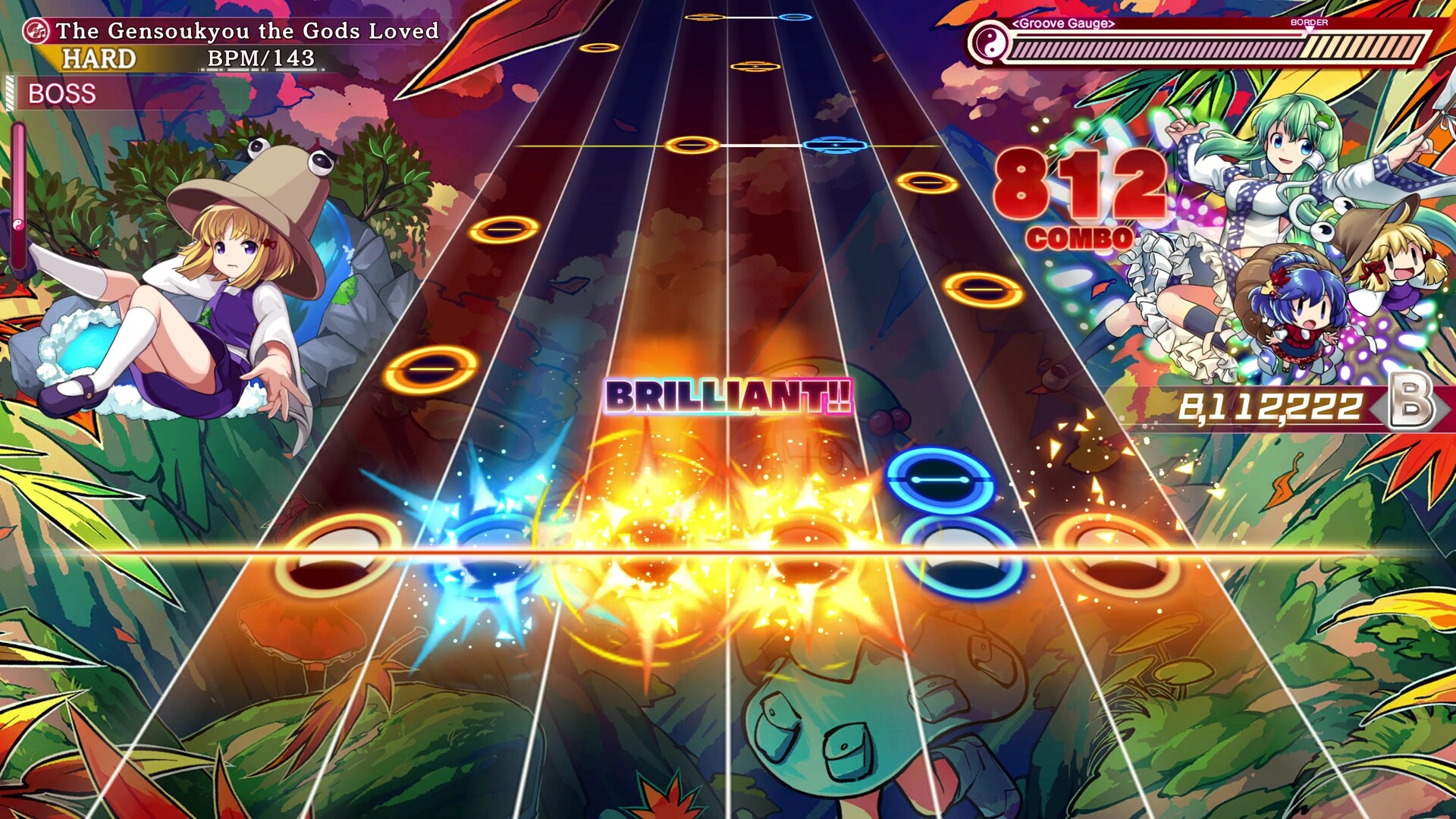Click the boss health bar on the far left
The height and width of the screenshot is (819, 1456).
pyautogui.click(x=19, y=197)
